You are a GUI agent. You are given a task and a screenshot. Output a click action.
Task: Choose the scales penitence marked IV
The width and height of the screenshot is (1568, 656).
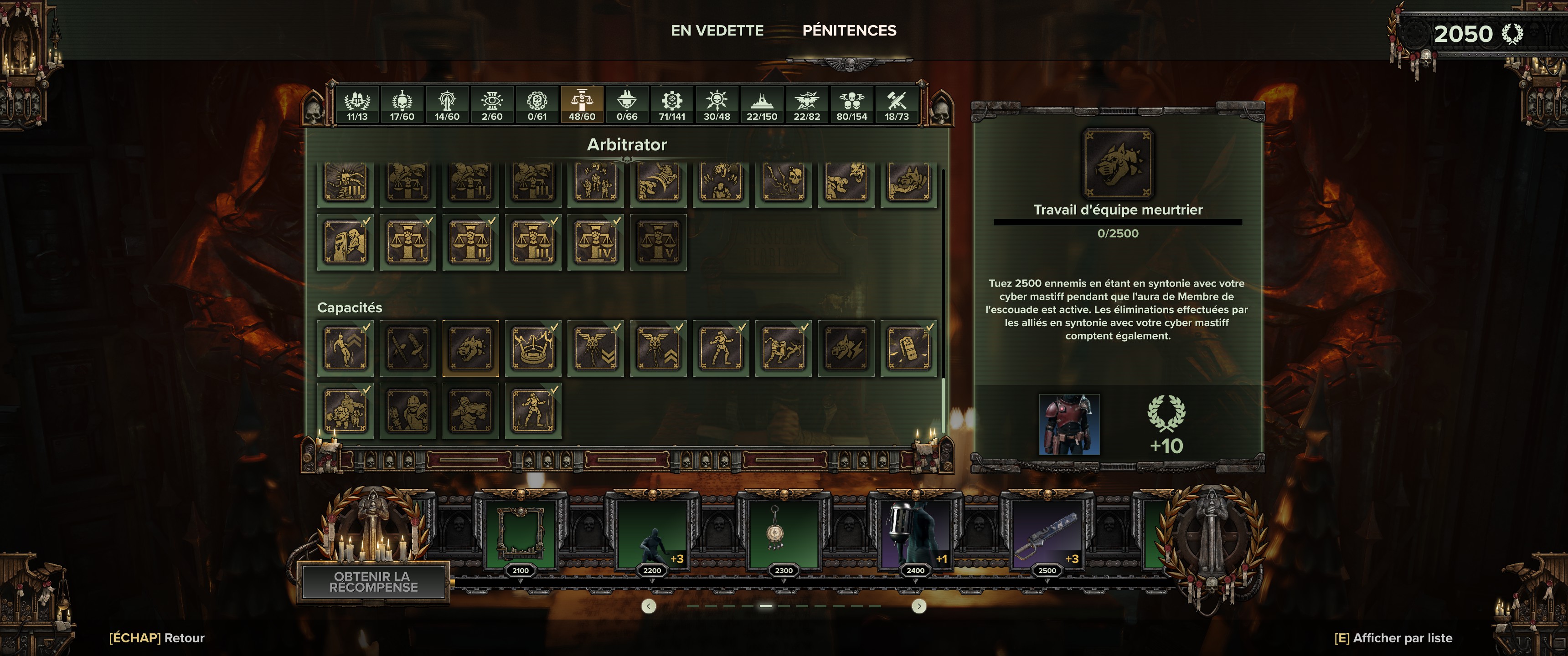pos(596,241)
